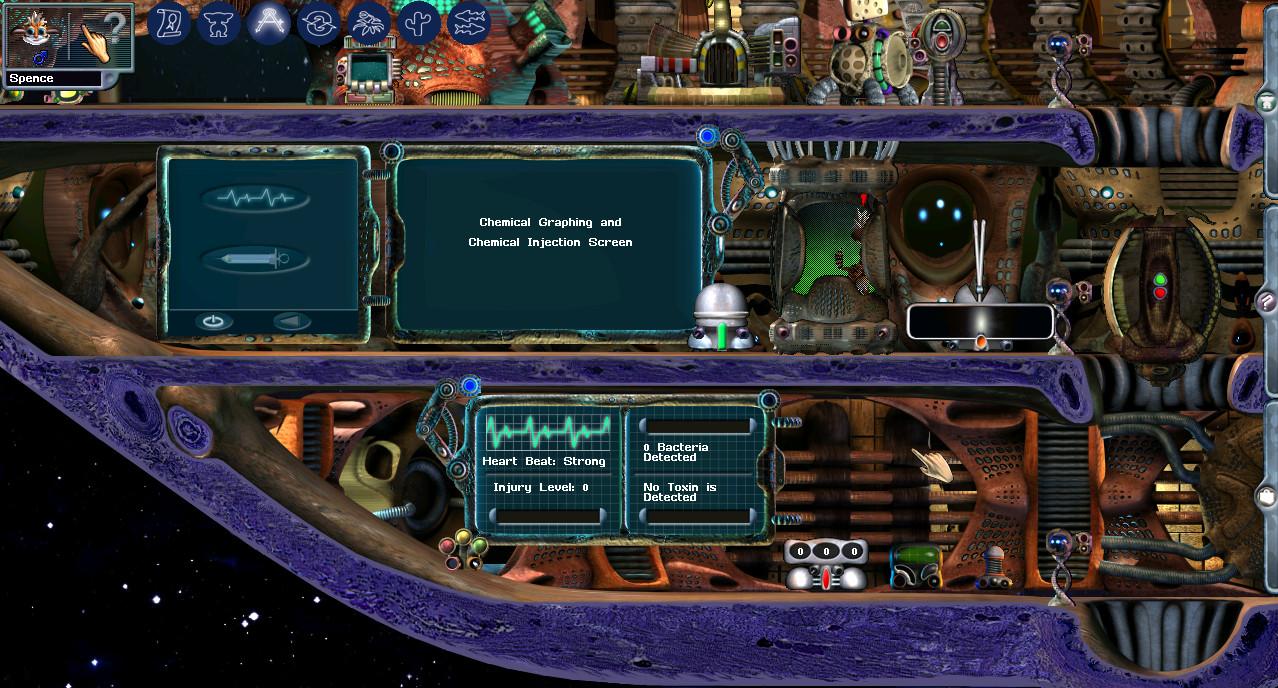1278x688 pixels.
Task: Open the home tab on right edge
Action: (x=1267, y=102)
